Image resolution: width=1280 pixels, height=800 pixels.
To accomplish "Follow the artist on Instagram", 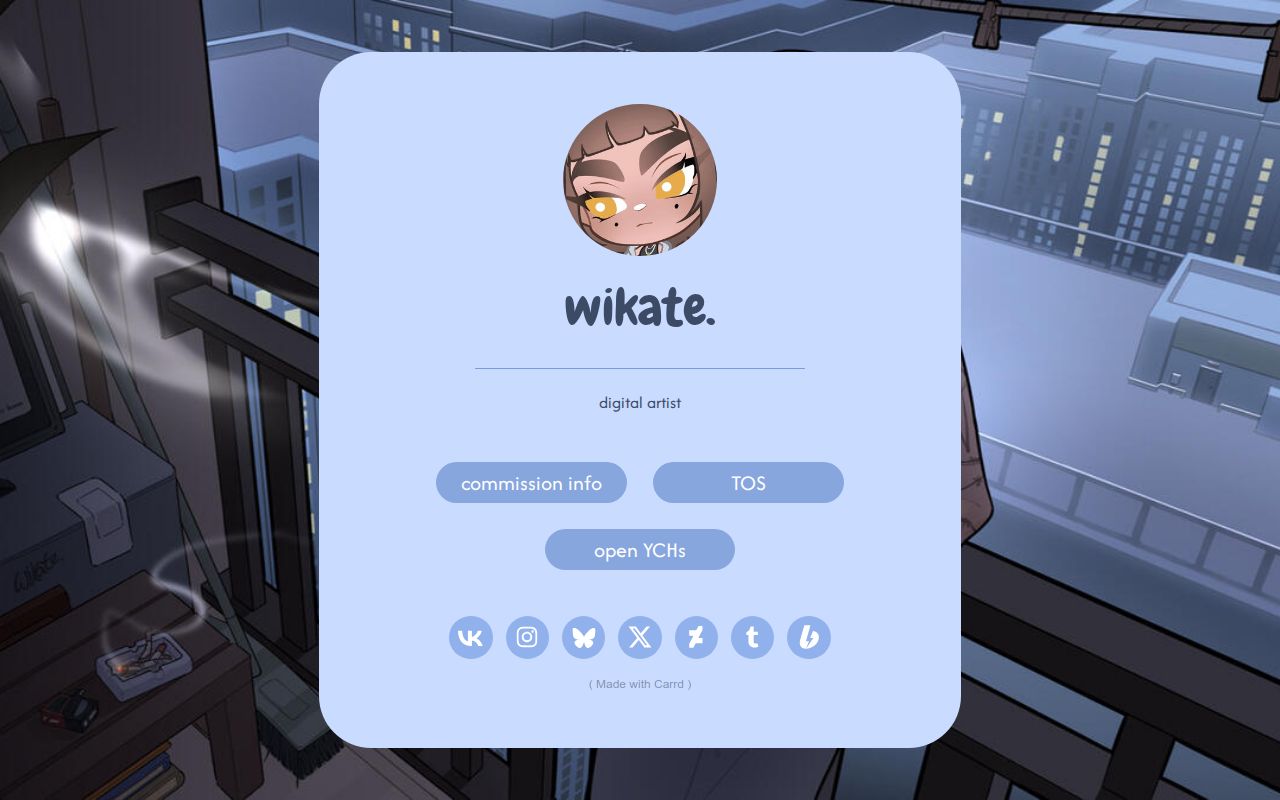I will click(x=527, y=637).
